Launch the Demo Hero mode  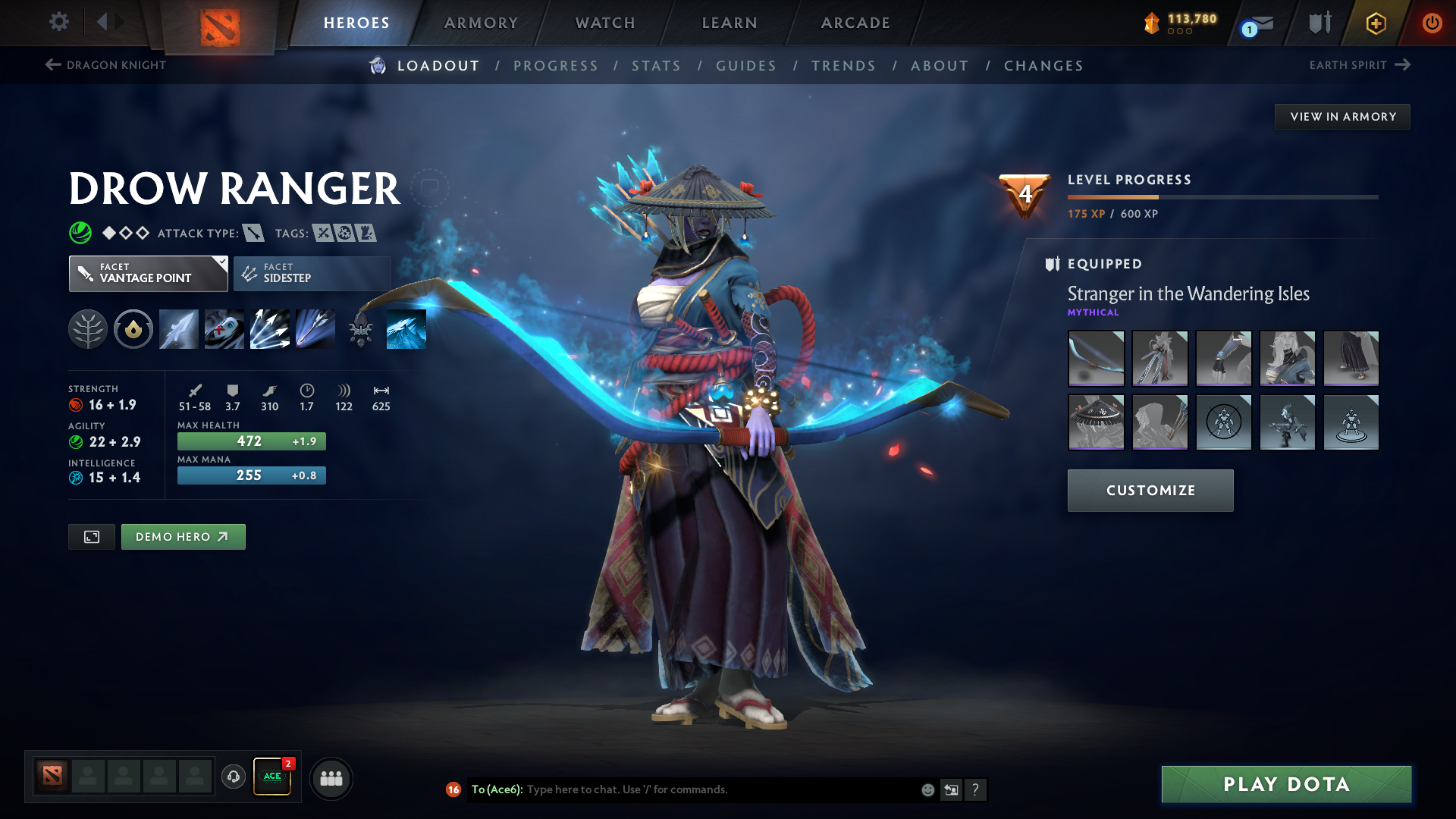click(x=183, y=537)
